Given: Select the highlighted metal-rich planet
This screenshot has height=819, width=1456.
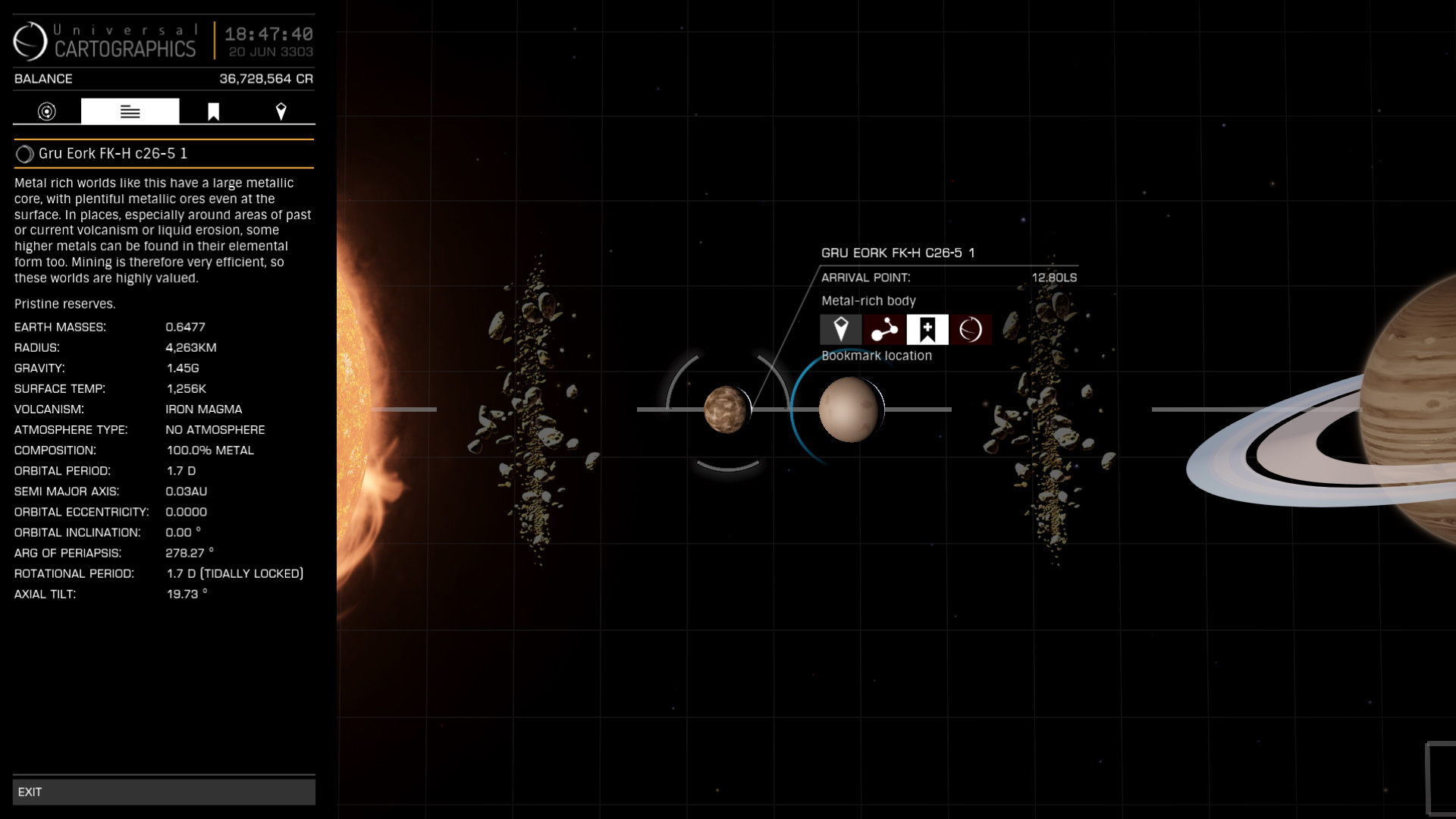Looking at the screenshot, I should coord(849,409).
